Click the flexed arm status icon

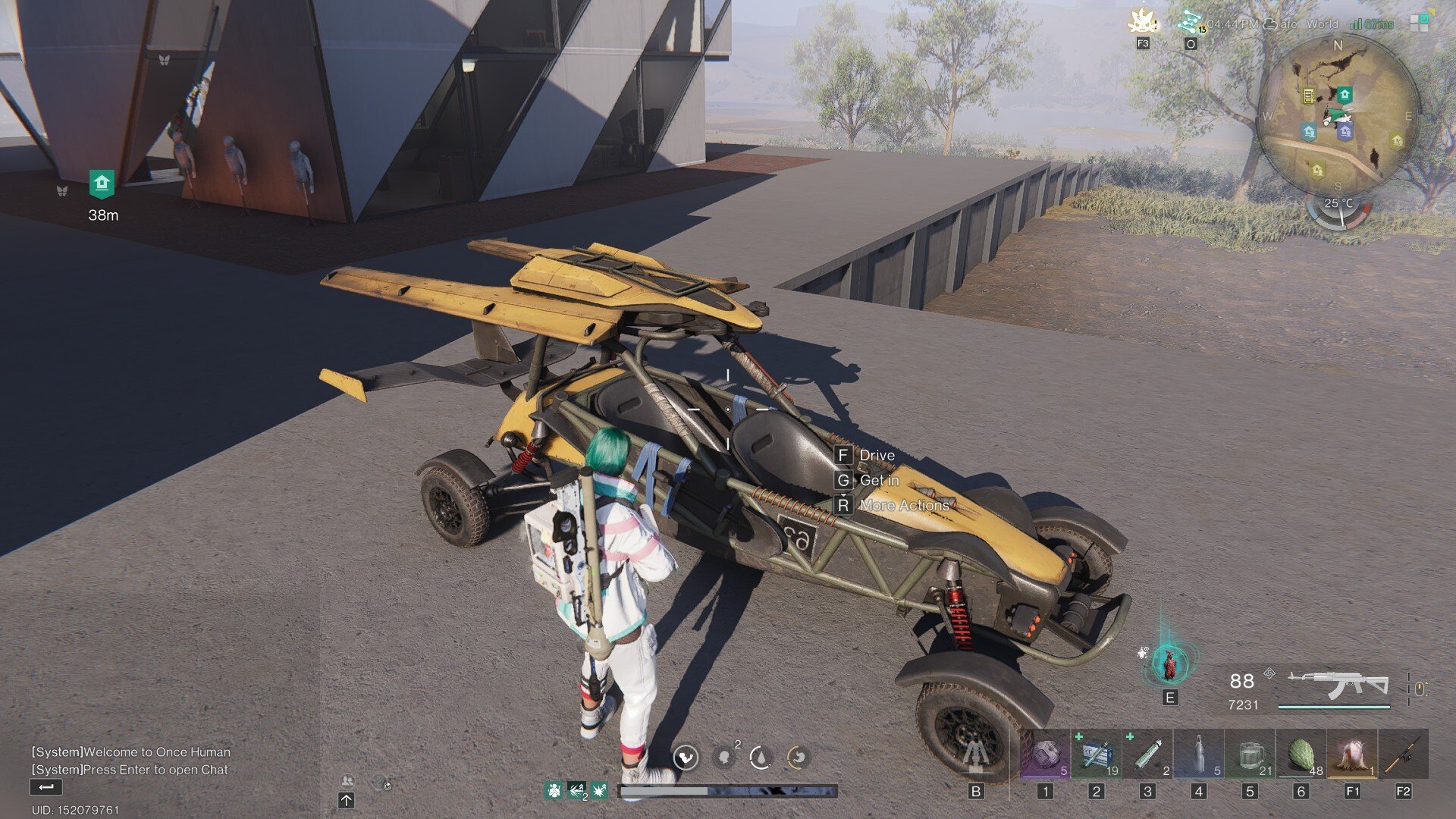(686, 757)
